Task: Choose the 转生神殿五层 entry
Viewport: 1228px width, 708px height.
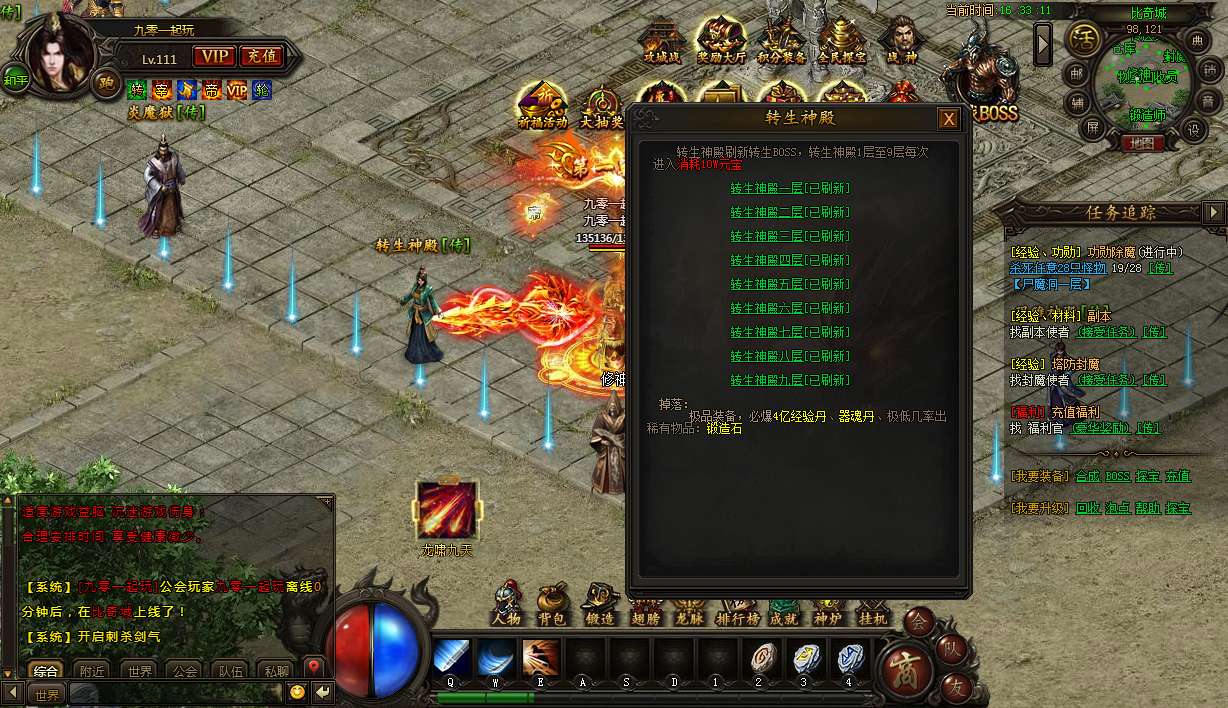Action: pyautogui.click(x=789, y=284)
